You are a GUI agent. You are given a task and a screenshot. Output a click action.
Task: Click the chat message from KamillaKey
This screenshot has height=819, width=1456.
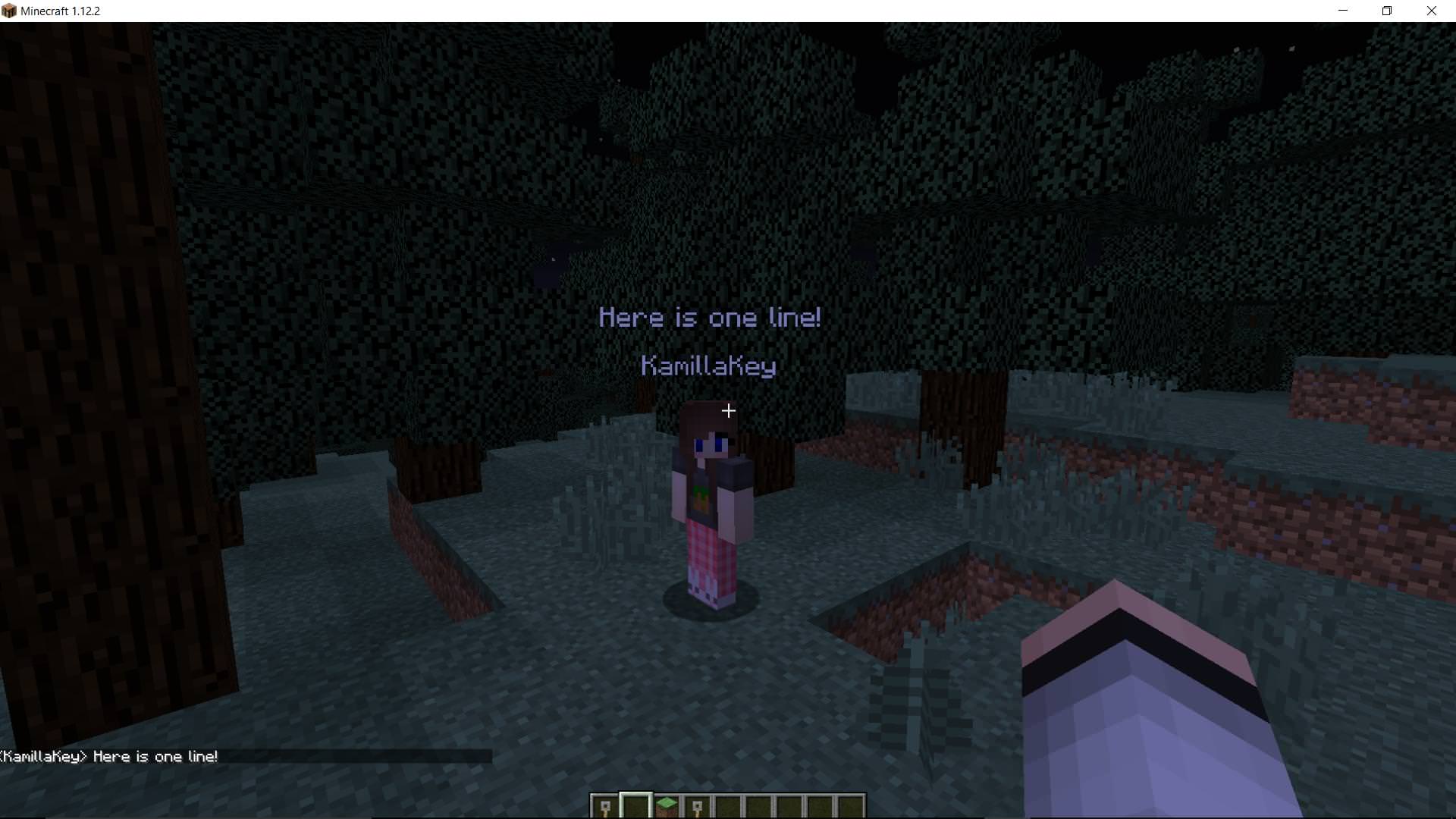click(110, 756)
